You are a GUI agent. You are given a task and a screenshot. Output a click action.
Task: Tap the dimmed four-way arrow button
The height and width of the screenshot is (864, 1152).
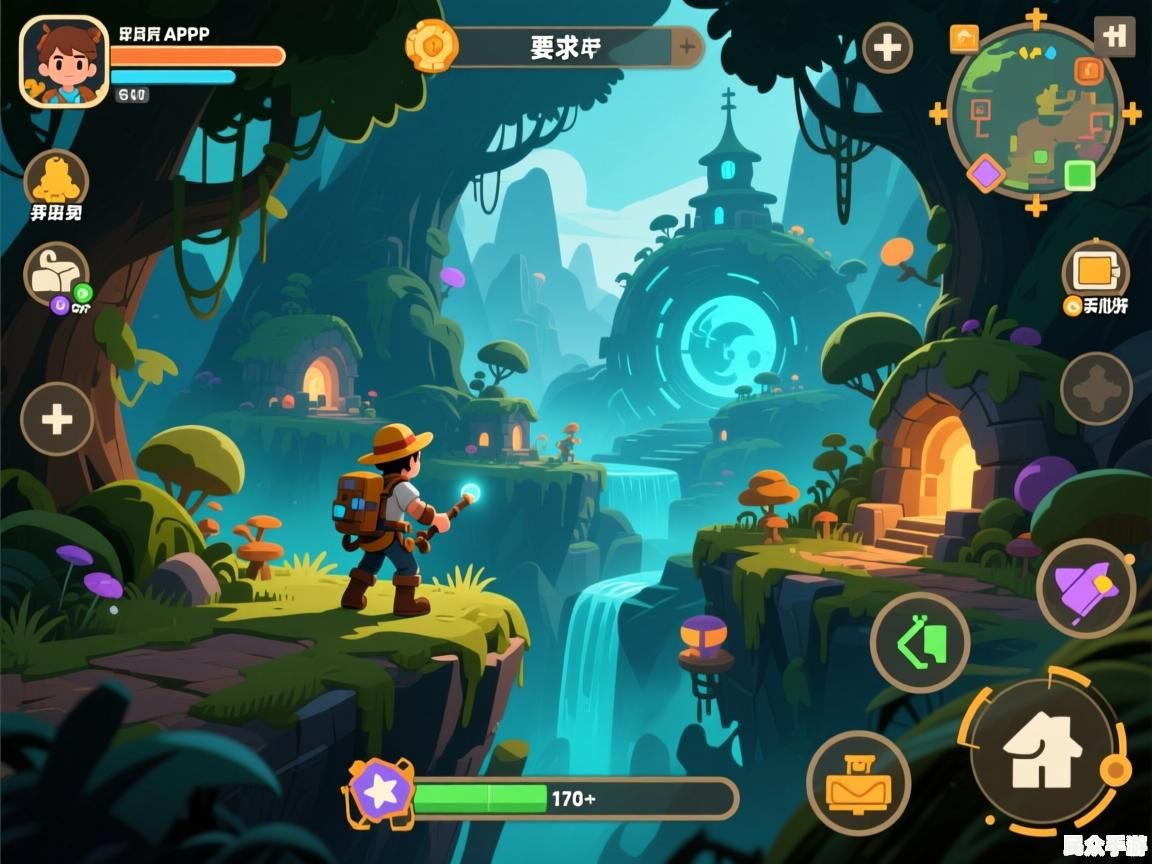click(1096, 388)
